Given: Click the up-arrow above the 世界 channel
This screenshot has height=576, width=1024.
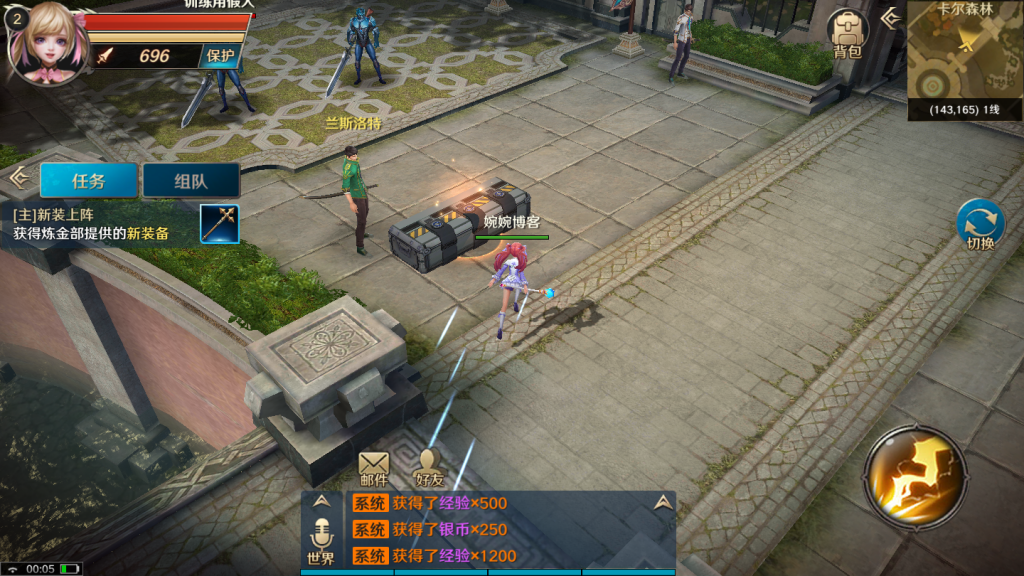Looking at the screenshot, I should [x=321, y=502].
